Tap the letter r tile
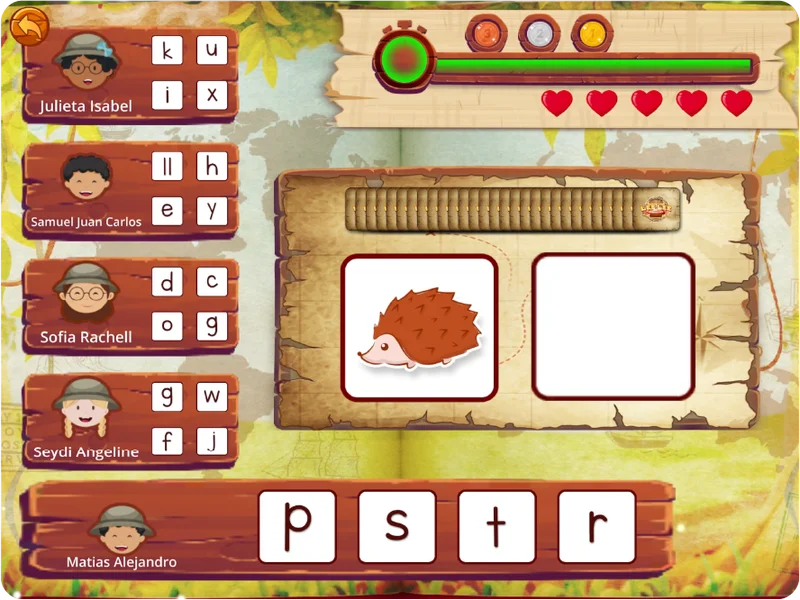 tap(597, 526)
